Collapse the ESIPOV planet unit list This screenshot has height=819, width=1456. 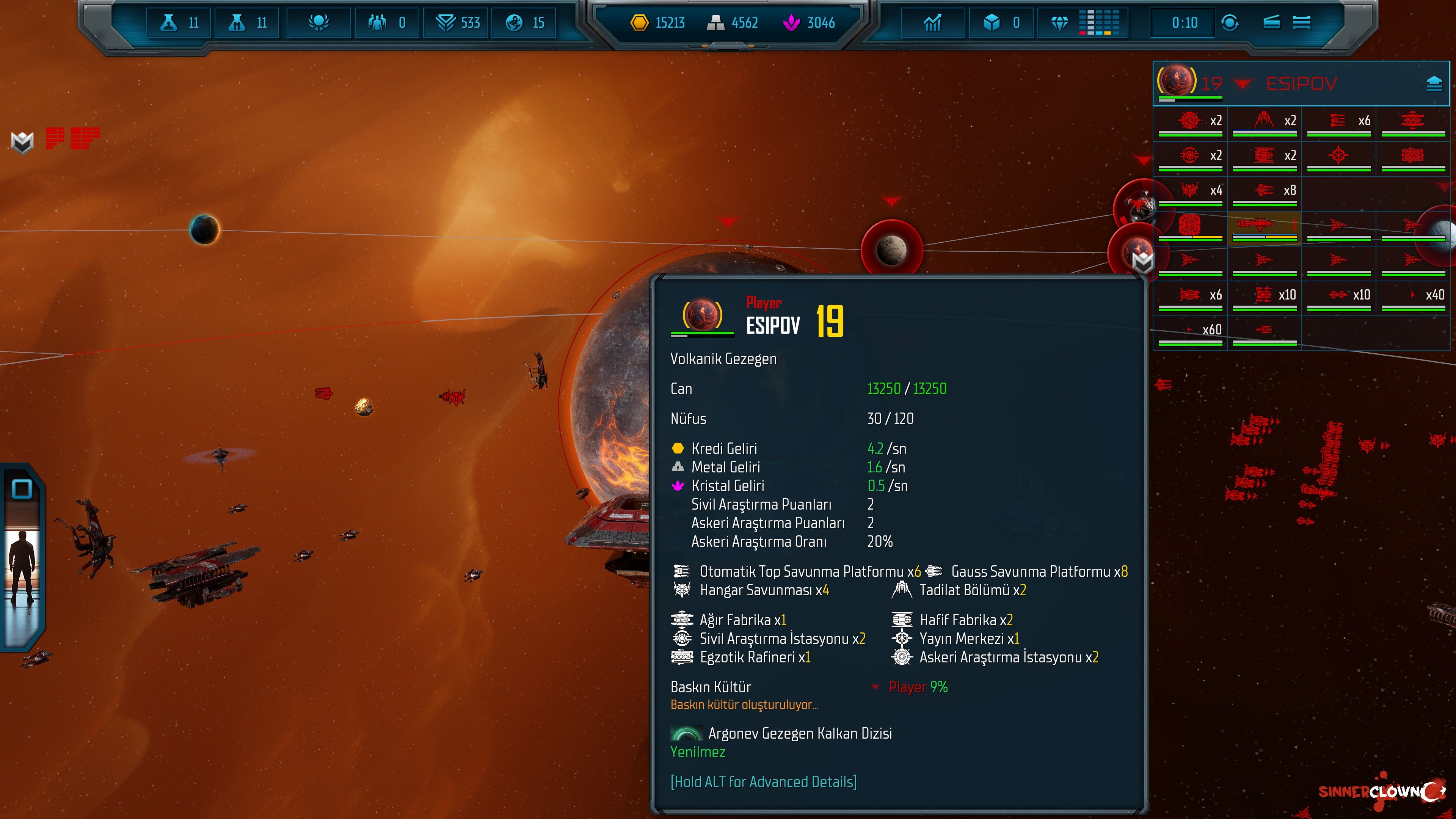[1434, 84]
